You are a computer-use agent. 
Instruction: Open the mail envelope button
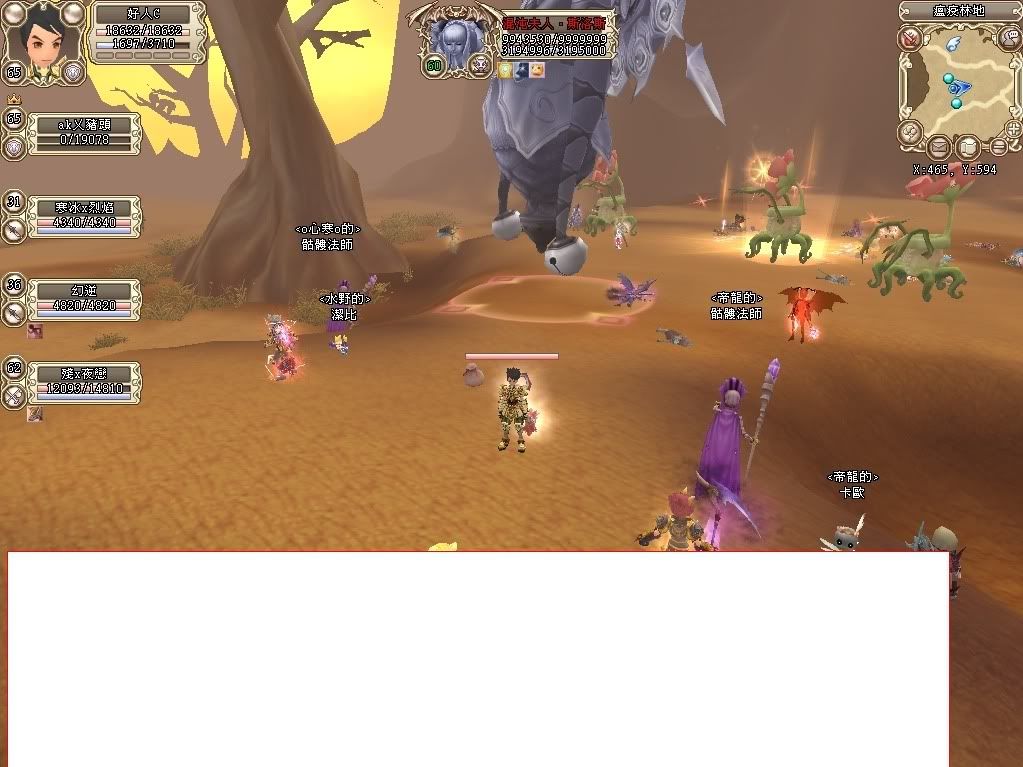pyautogui.click(x=939, y=148)
